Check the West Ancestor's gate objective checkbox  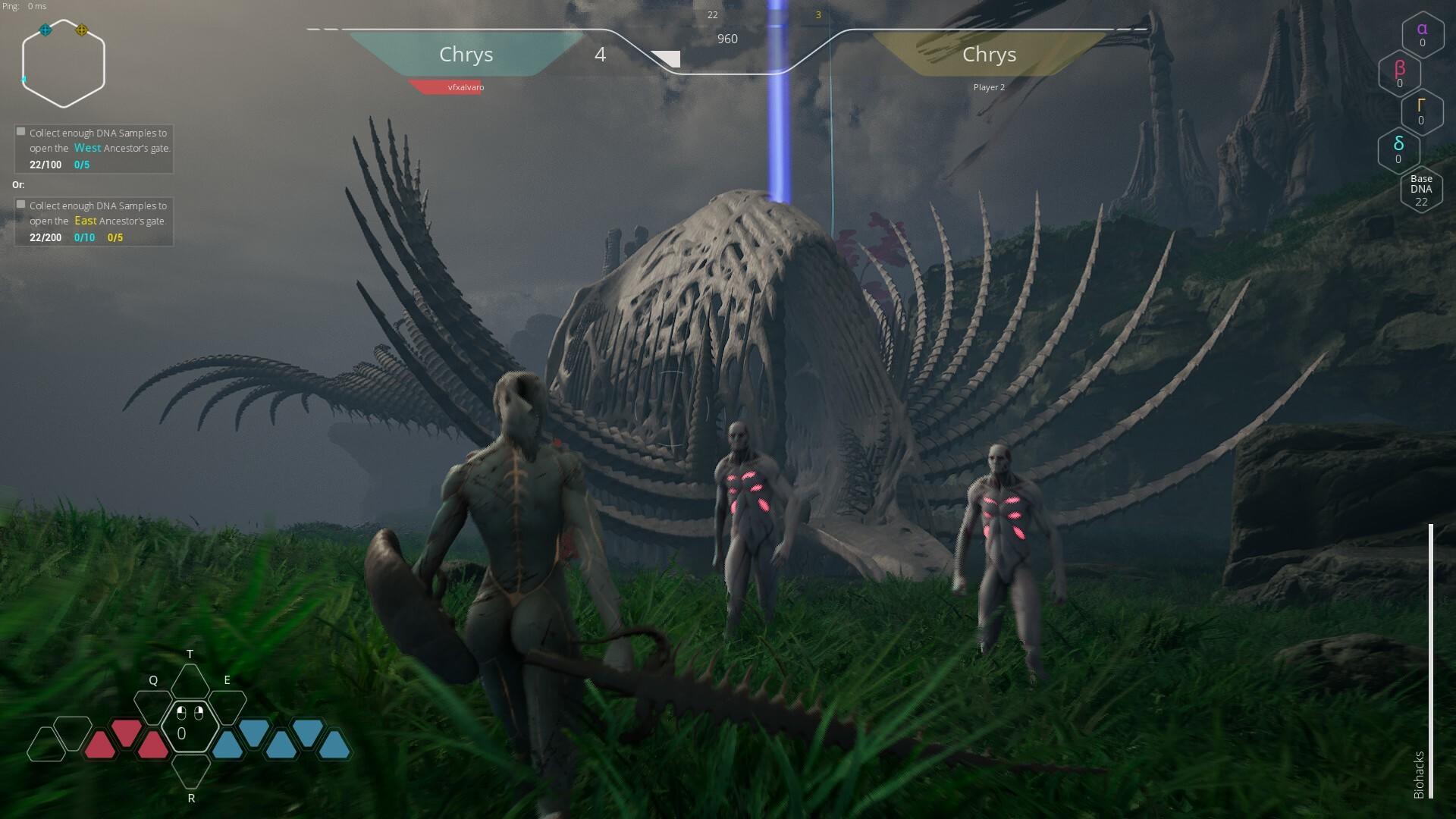pos(20,130)
